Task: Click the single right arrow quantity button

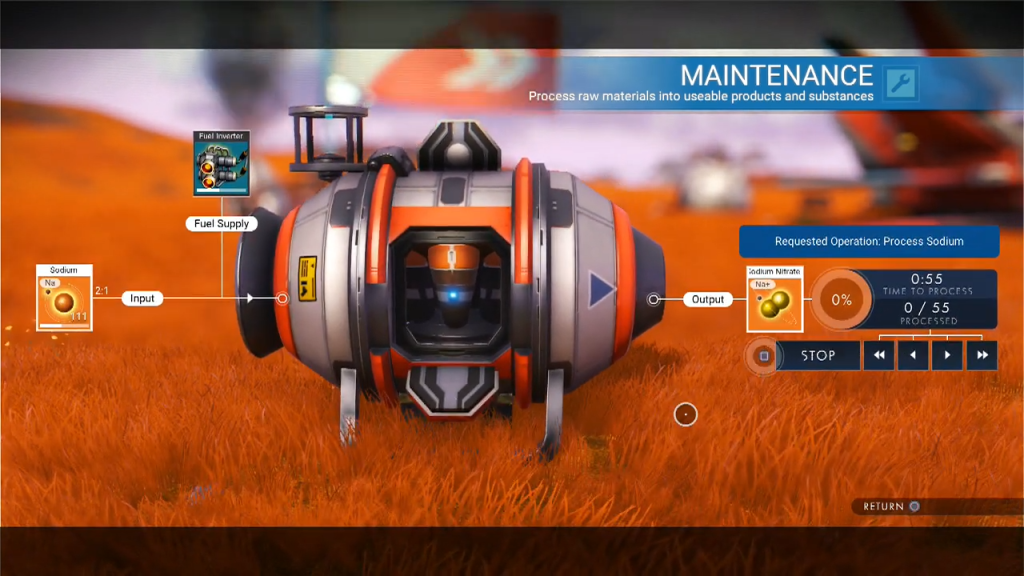Action: tap(947, 355)
